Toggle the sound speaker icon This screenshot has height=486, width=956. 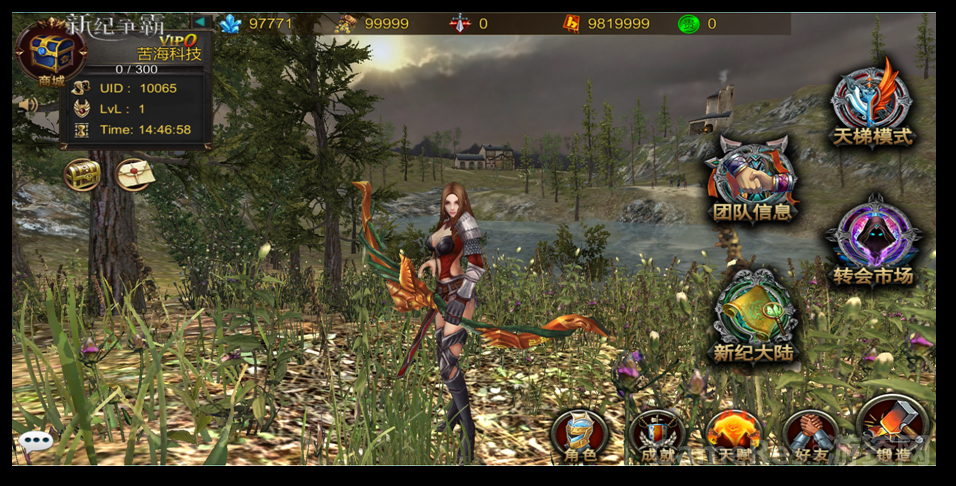click(27, 104)
